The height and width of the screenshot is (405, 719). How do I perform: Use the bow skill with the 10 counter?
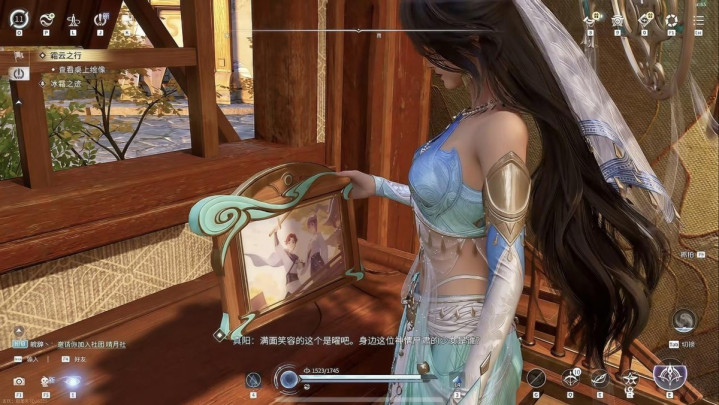pos(570,378)
